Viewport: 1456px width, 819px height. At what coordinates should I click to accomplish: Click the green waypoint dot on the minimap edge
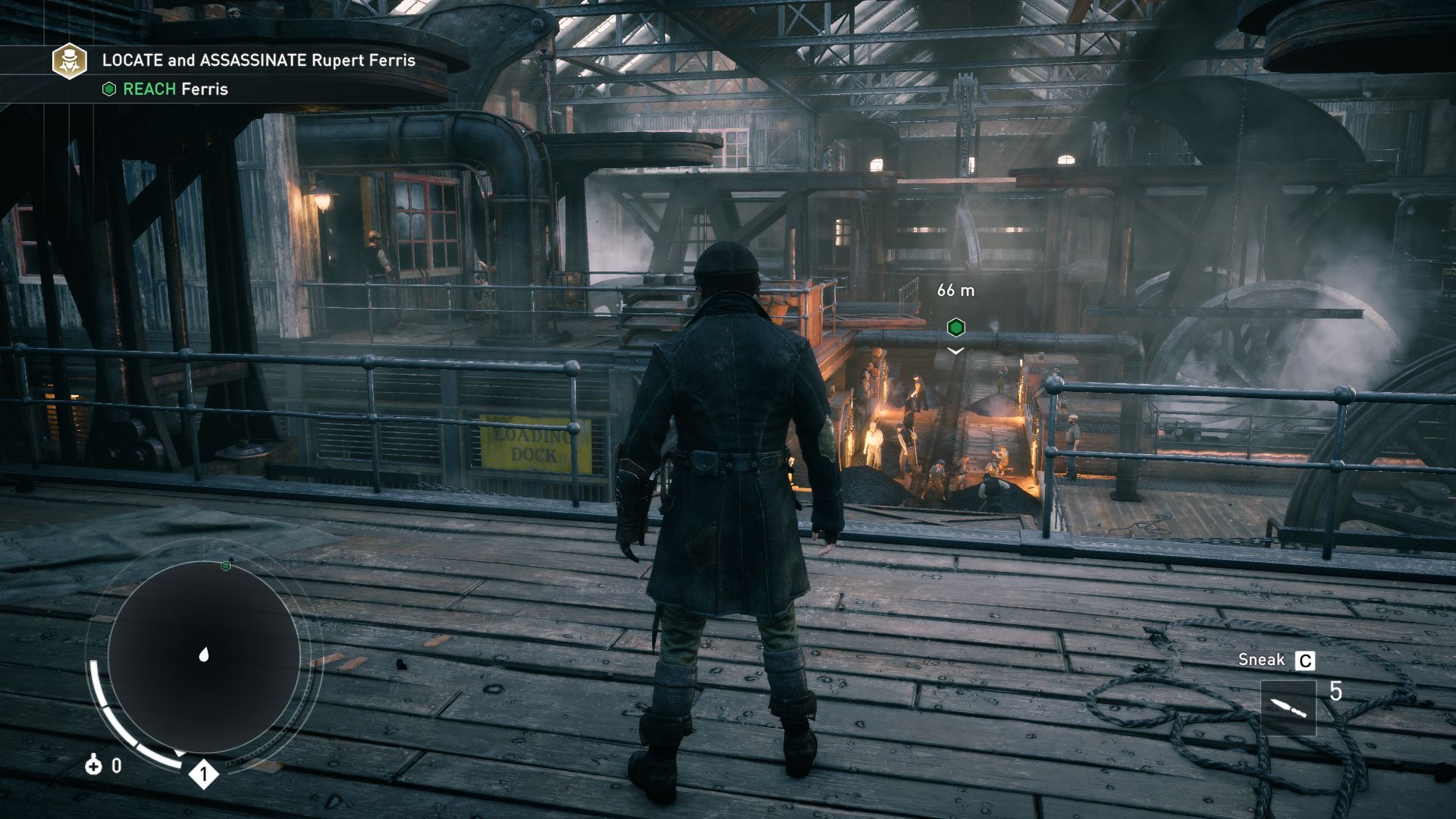[x=224, y=564]
